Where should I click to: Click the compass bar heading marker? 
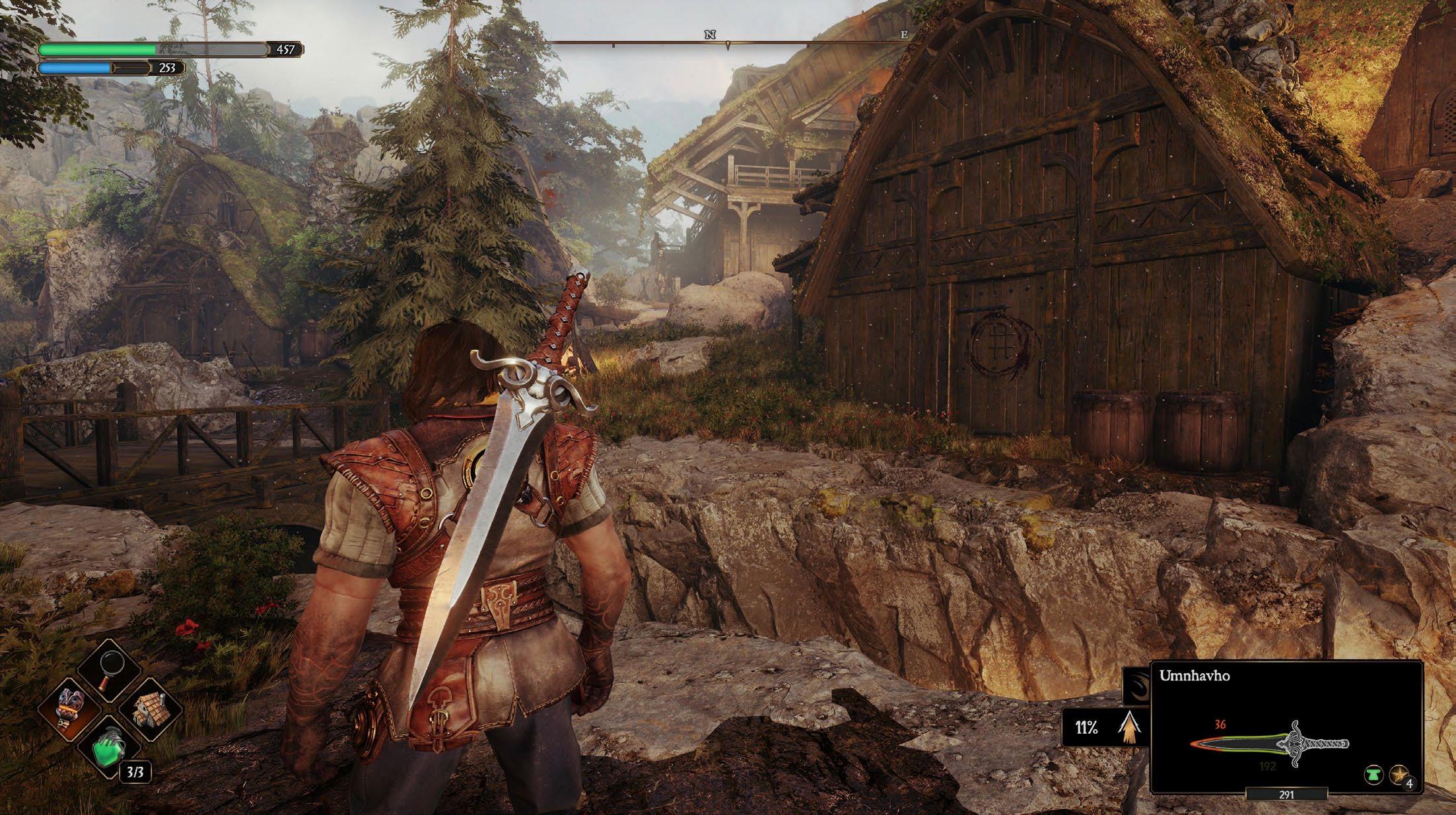pos(728,46)
